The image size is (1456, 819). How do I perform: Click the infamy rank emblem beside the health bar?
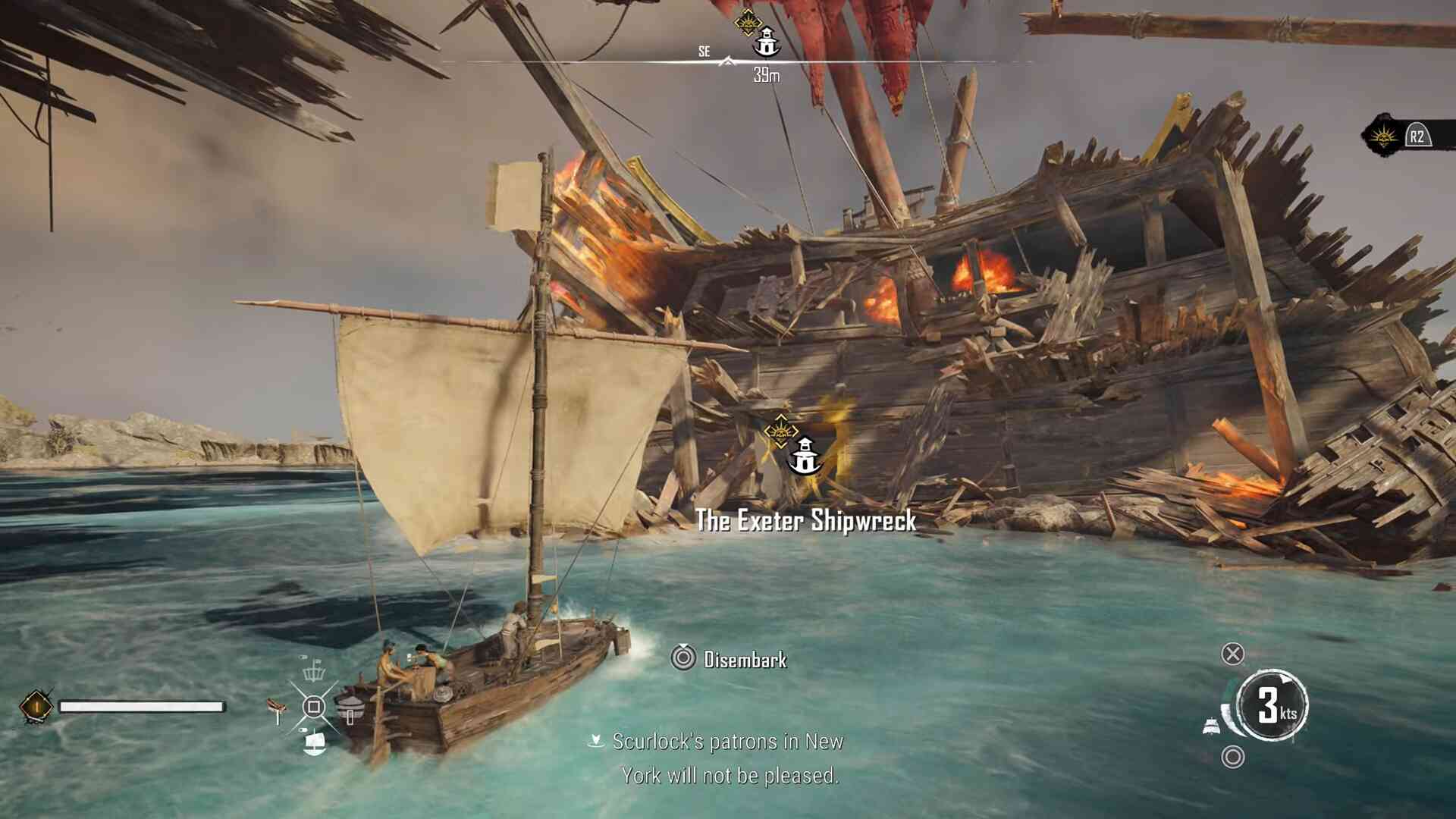click(36, 707)
